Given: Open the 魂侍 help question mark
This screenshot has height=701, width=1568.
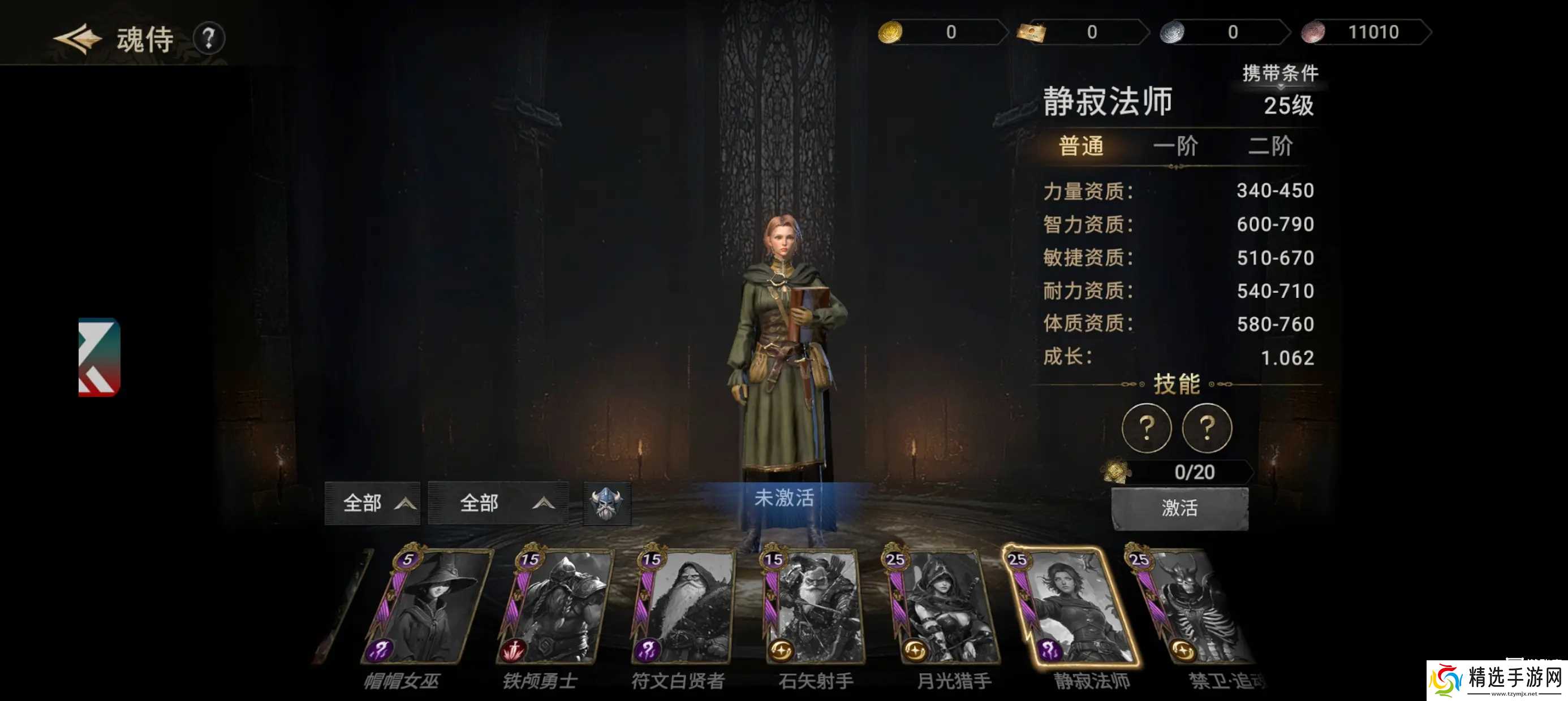Looking at the screenshot, I should pyautogui.click(x=209, y=39).
